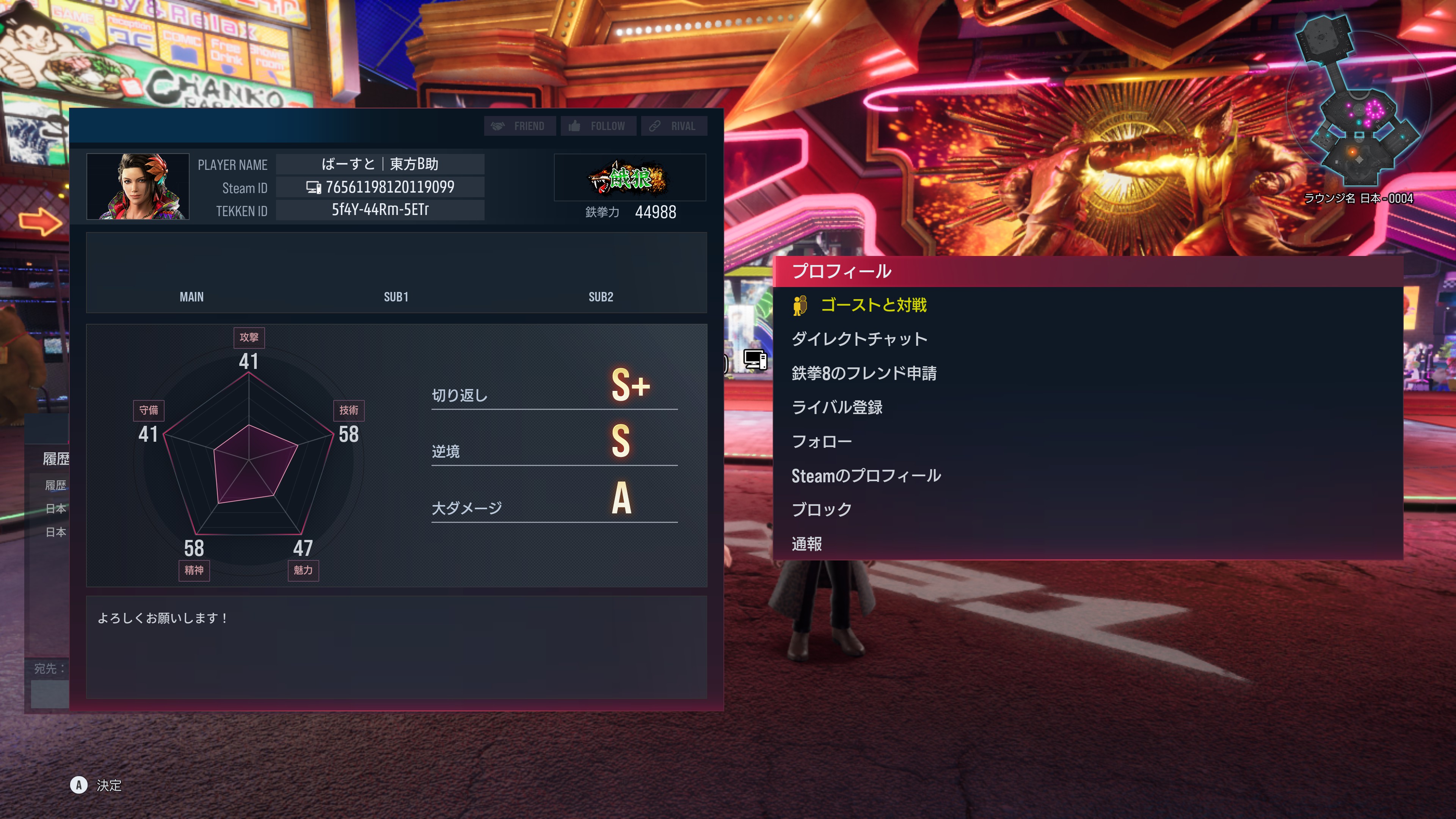This screenshot has width=1456, height=819.
Task: Select ライバル登録 menu option
Action: pos(839,407)
